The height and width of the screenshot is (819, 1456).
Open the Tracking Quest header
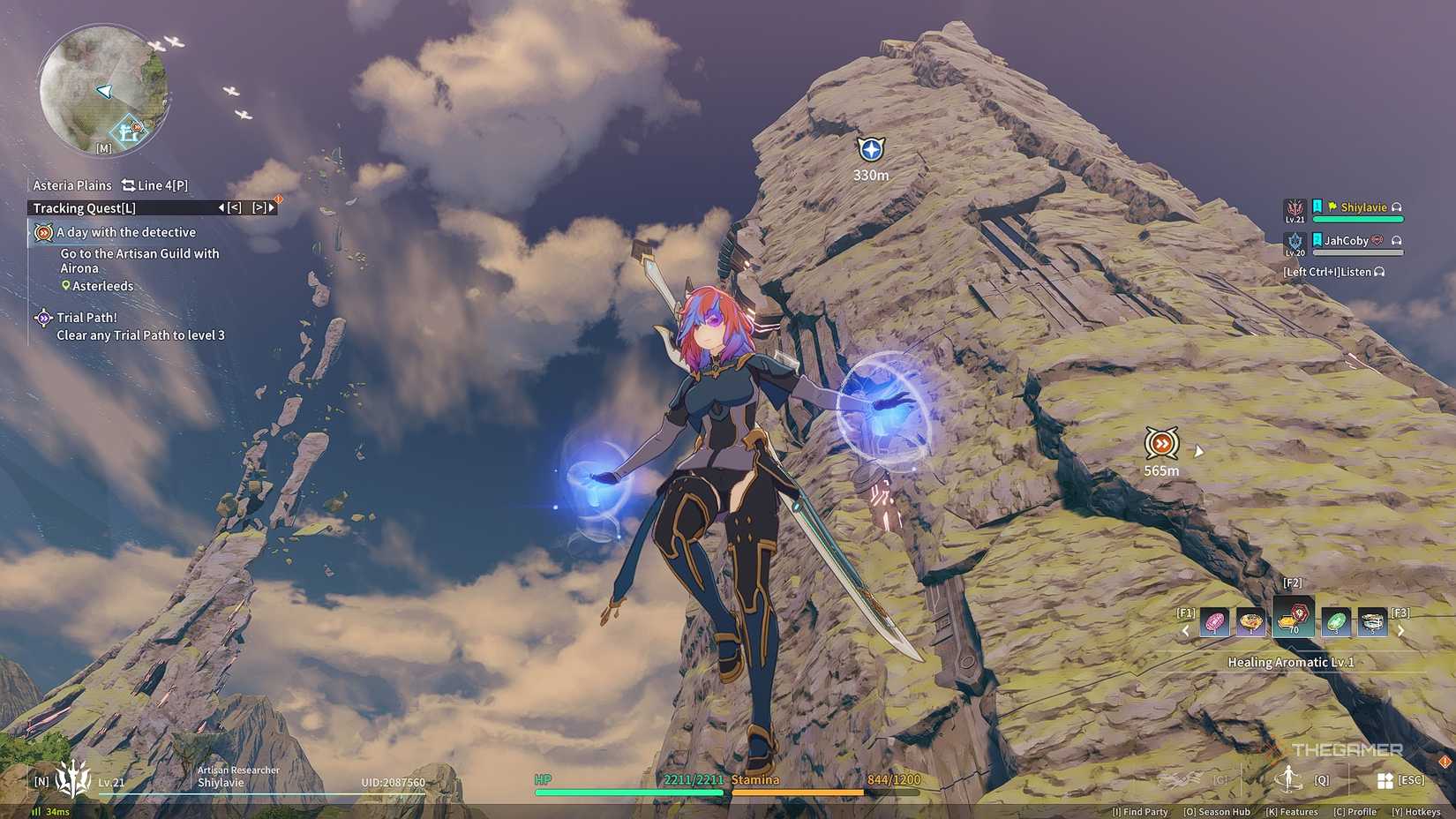[x=85, y=208]
